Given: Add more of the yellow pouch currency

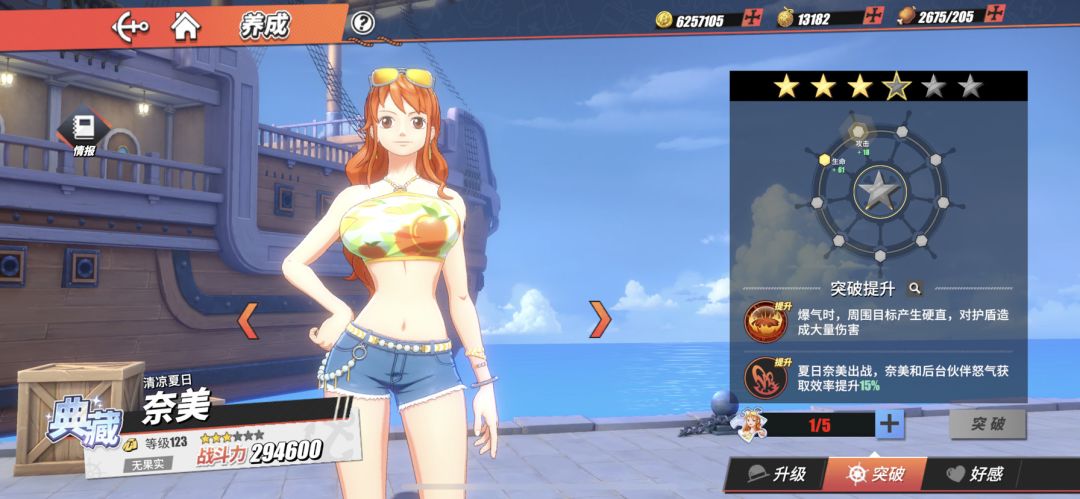Looking at the screenshot, I should [x=875, y=16].
